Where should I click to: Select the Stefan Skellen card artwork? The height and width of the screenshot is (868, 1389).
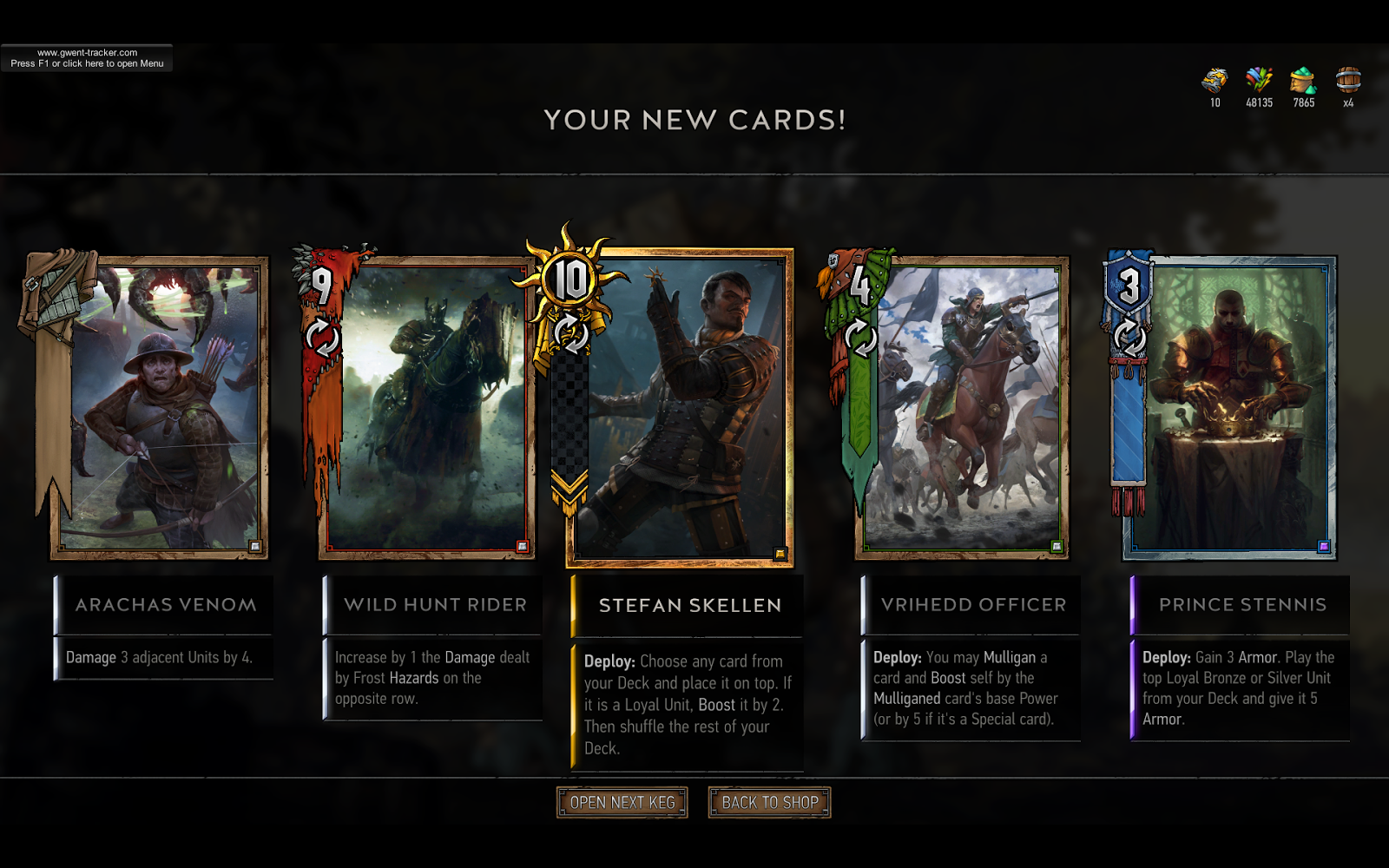[x=688, y=404]
